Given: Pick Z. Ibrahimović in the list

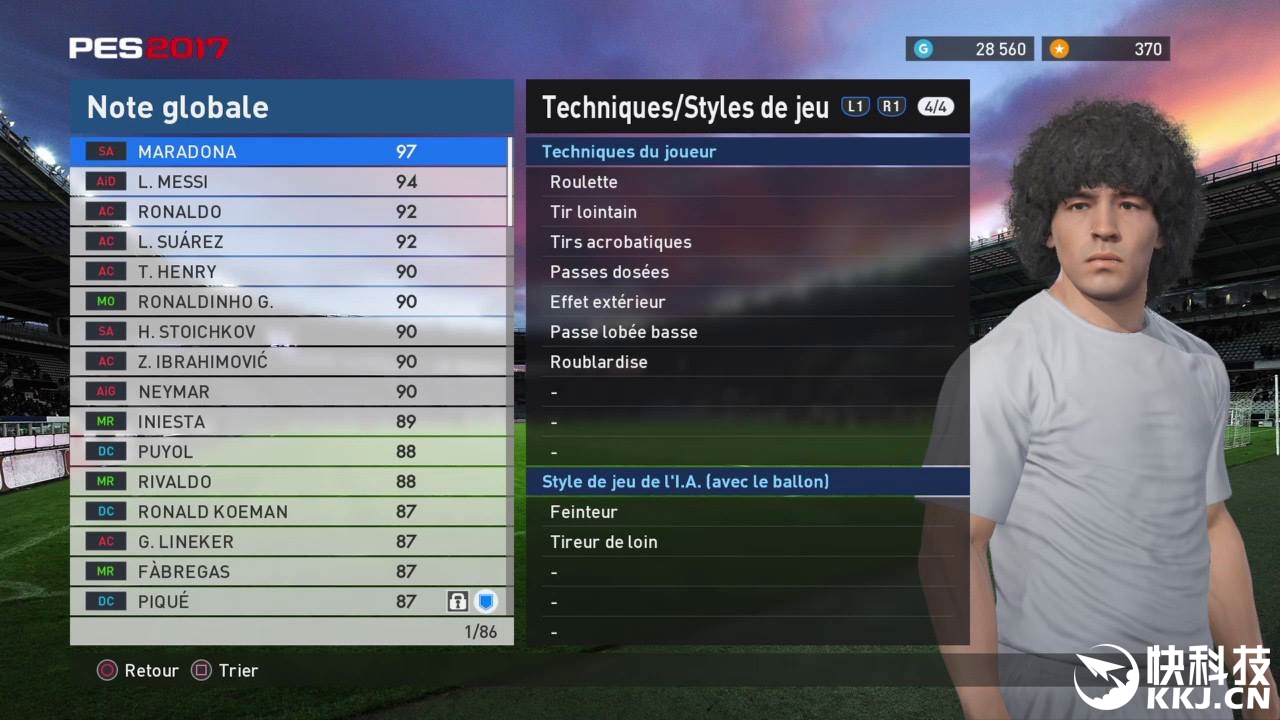Looking at the screenshot, I should [x=290, y=362].
